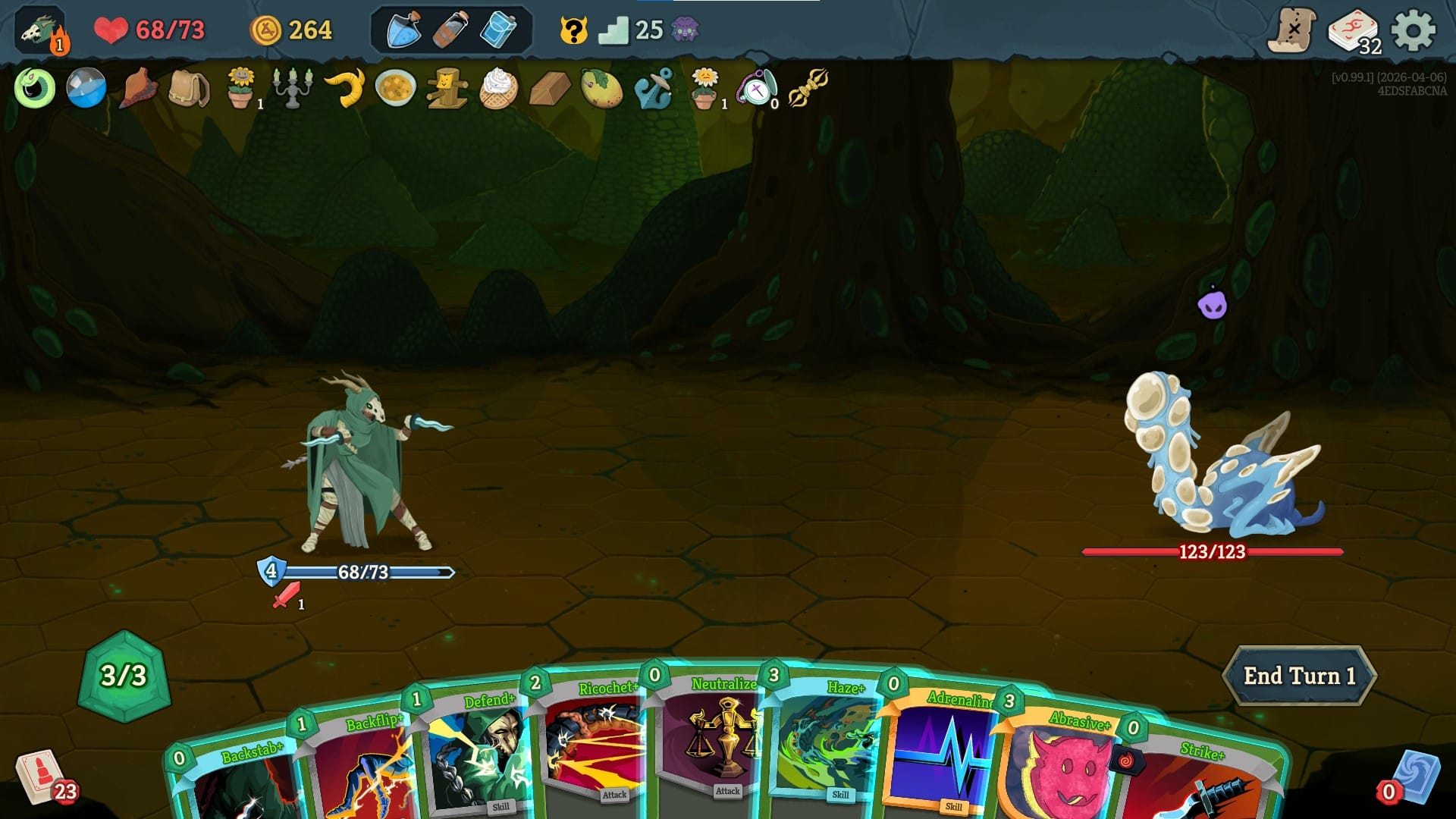
Task: Select the Happy Flower potted-plant relic
Action: [241, 89]
